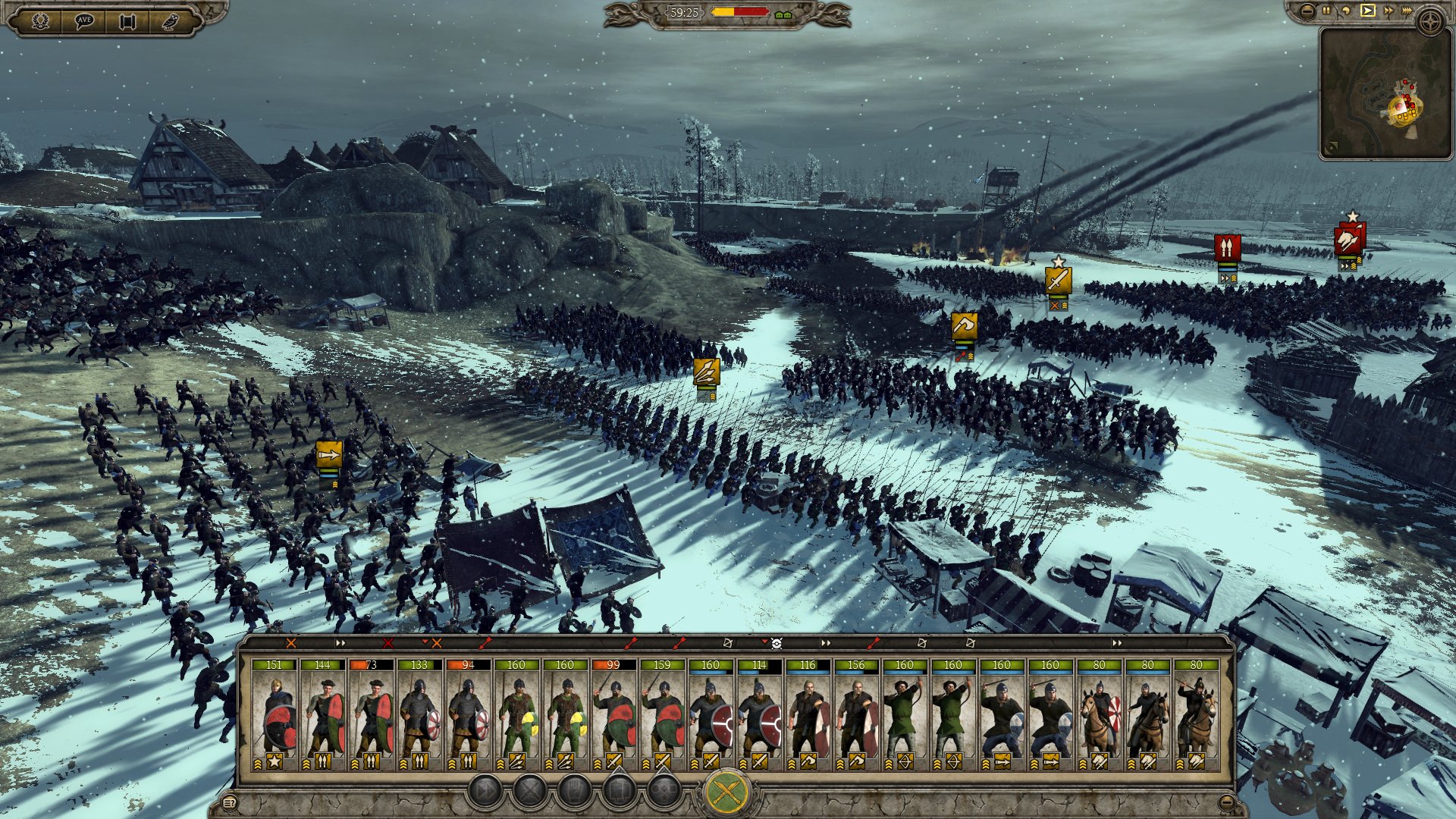
Task: Expand the first unit group with double arrows
Action: (x=340, y=642)
